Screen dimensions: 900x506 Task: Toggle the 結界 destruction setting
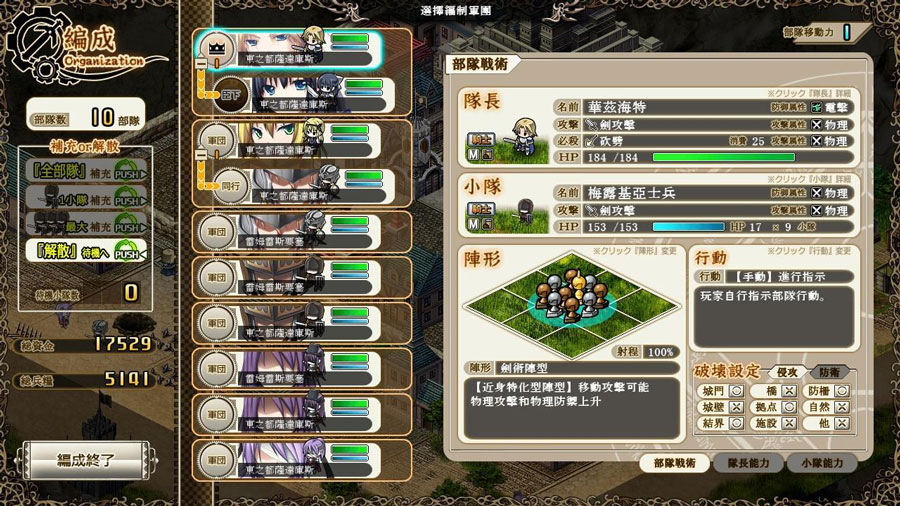point(721,424)
